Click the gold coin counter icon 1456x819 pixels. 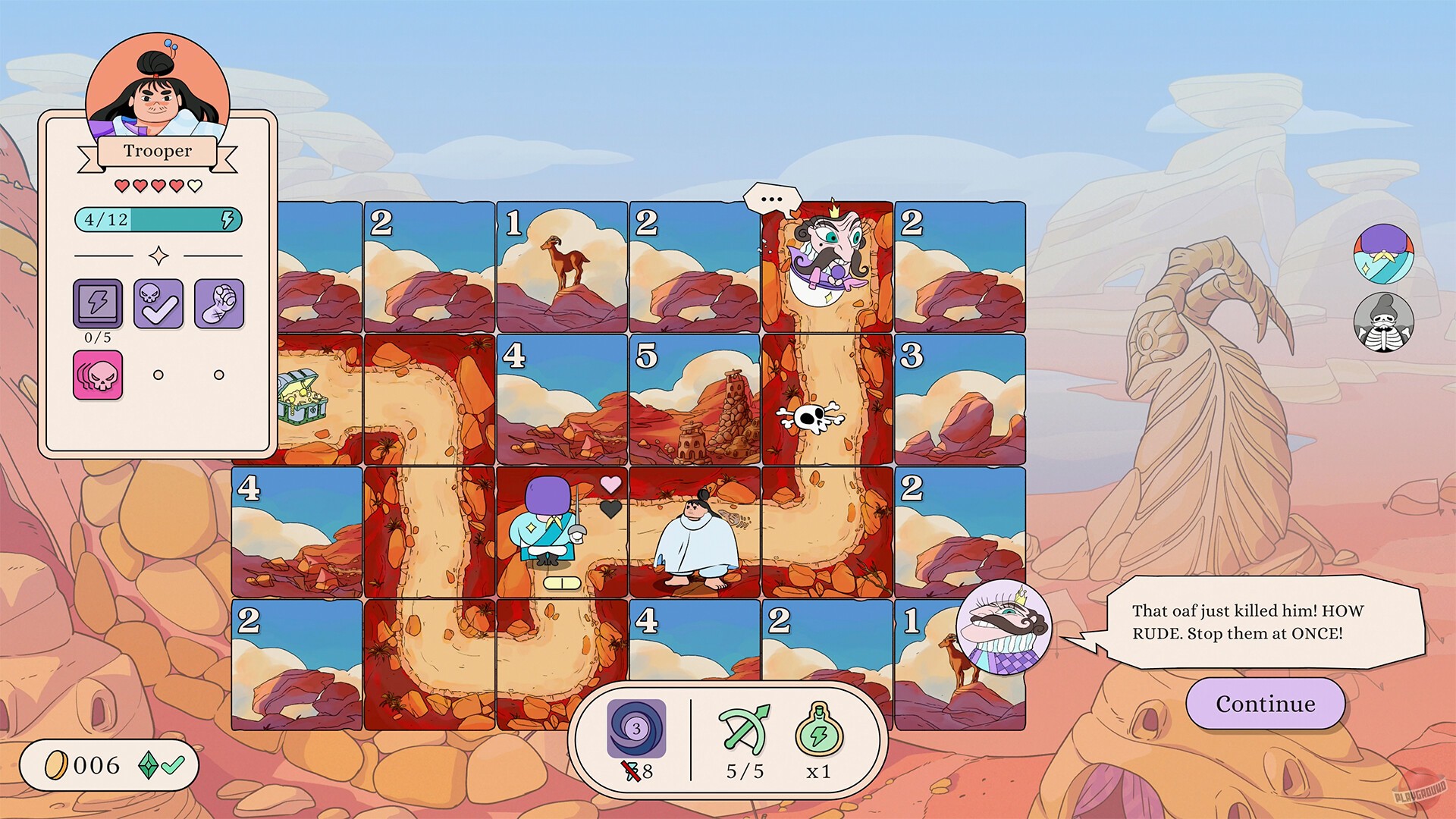pos(58,764)
